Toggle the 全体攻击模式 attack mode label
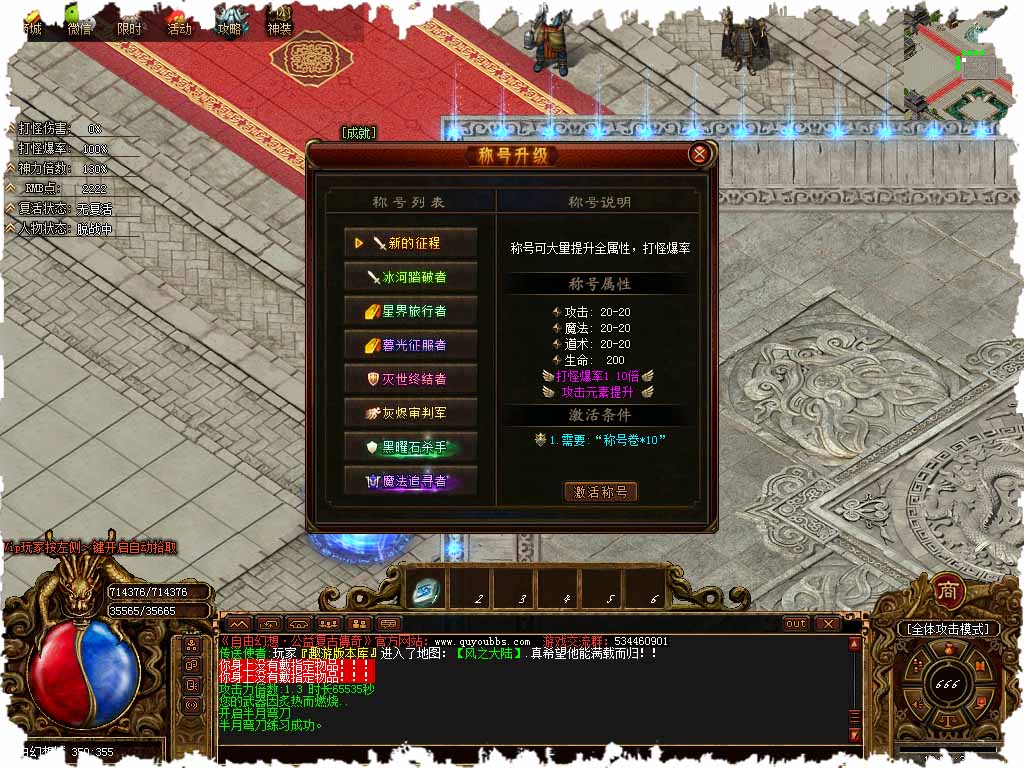The height and width of the screenshot is (768, 1024). (x=948, y=629)
